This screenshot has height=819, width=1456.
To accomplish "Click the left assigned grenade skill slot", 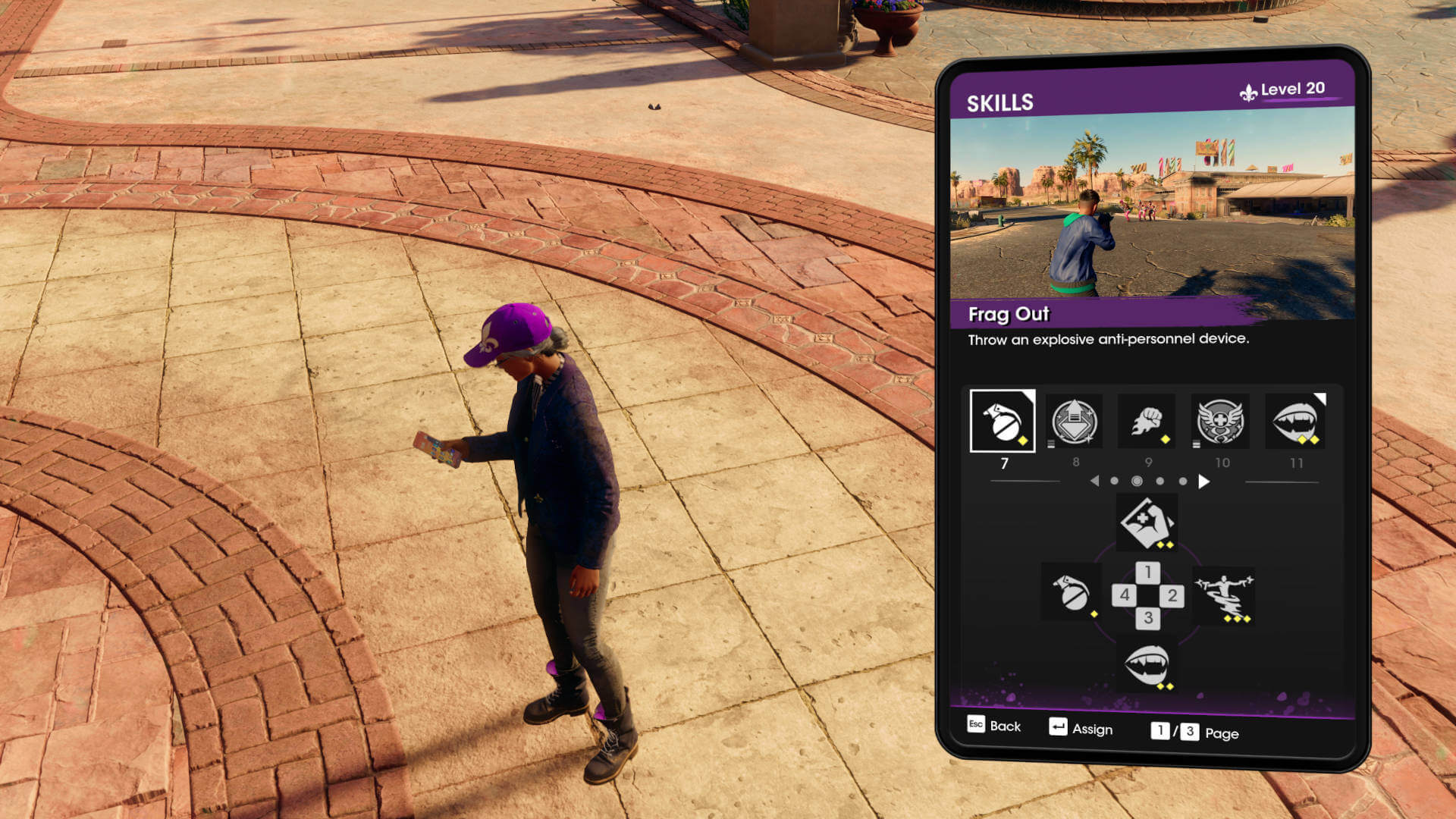I will coord(1072,592).
